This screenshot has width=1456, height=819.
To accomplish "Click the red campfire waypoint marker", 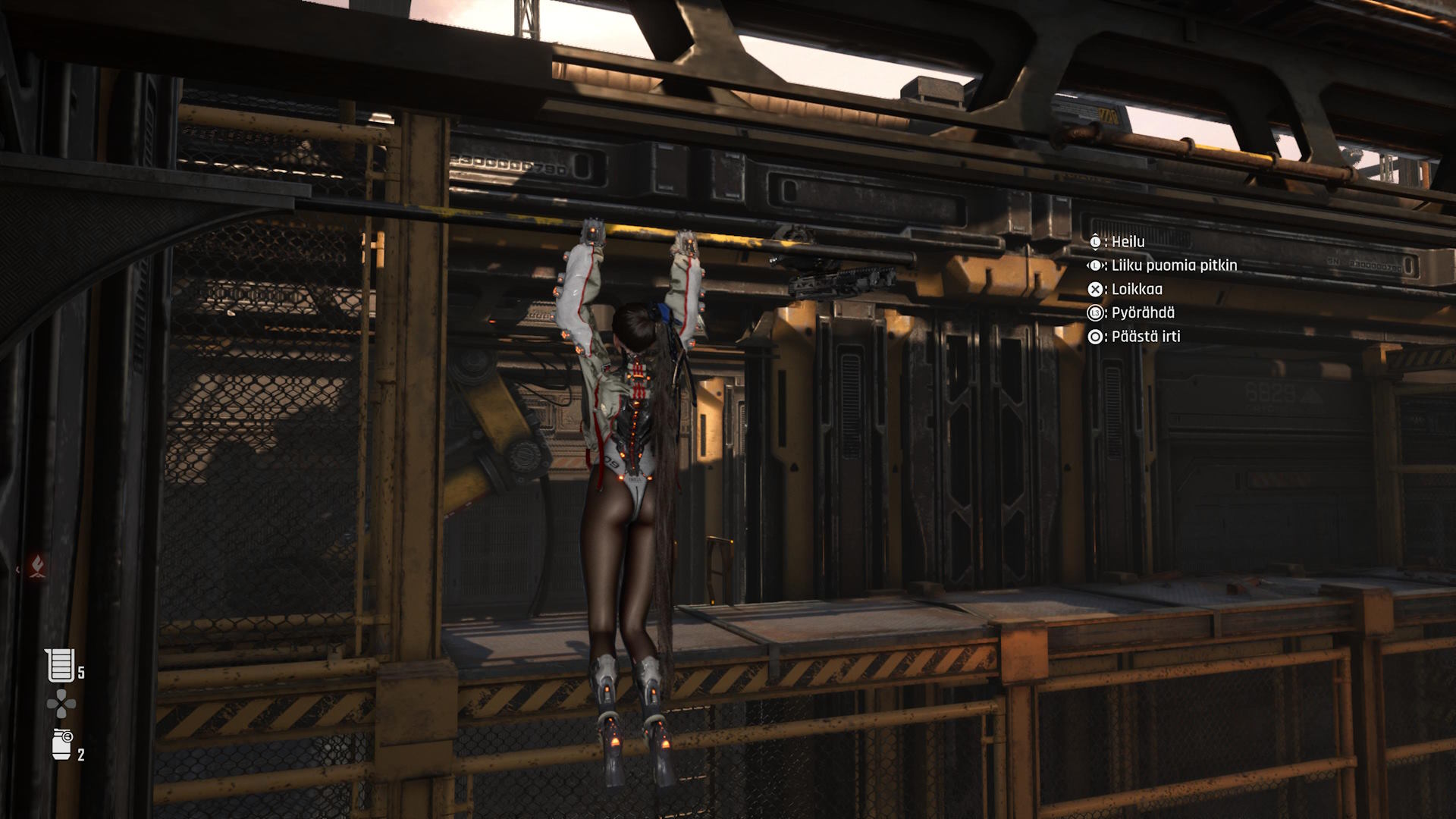I will (x=36, y=565).
